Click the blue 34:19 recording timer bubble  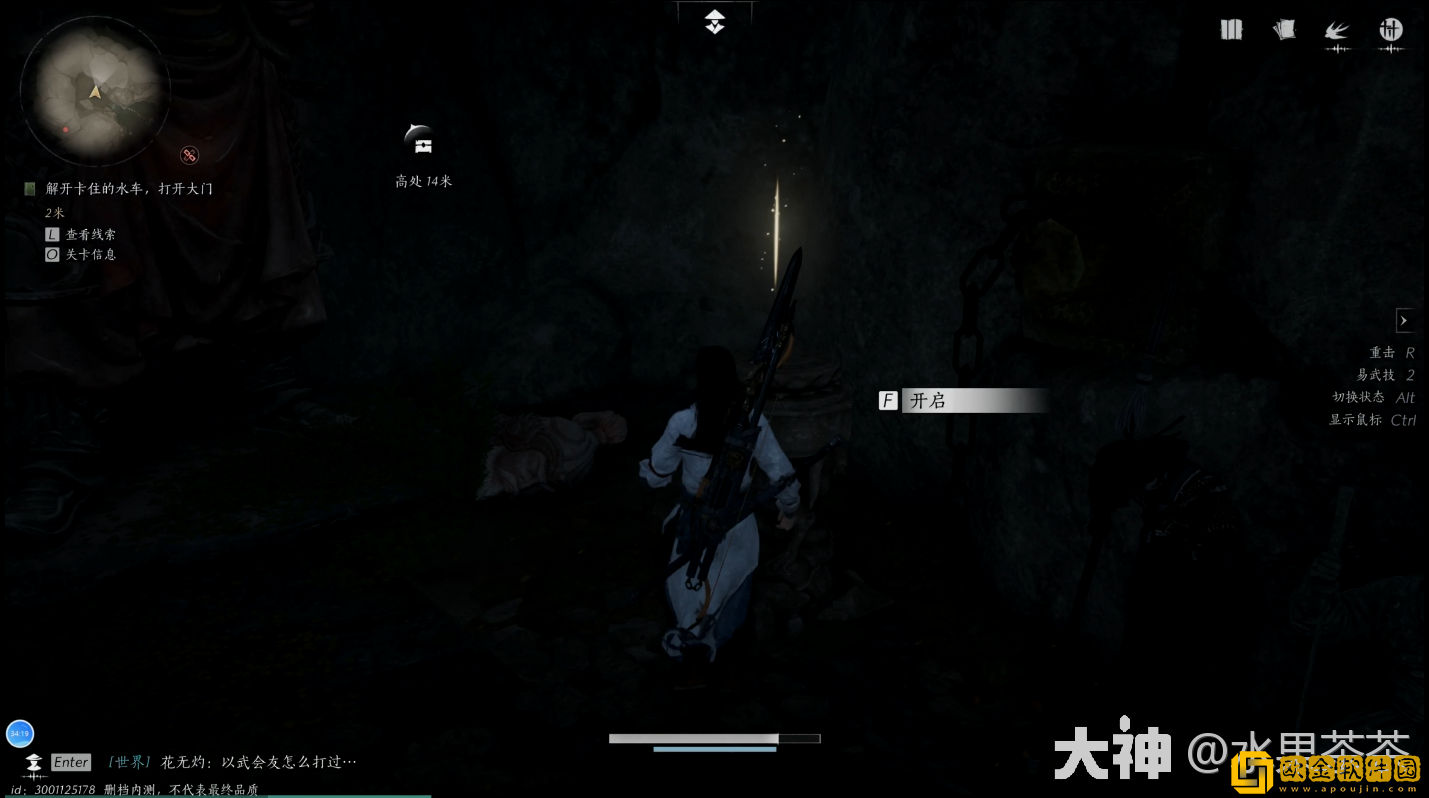20,733
